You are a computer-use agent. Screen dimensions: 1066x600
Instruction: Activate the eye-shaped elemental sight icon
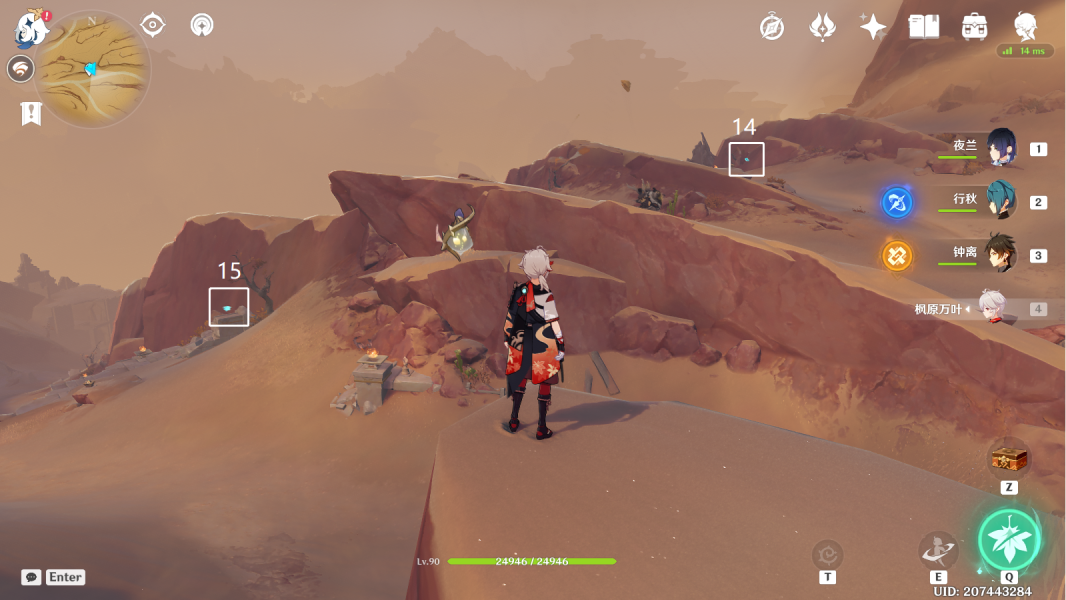[153, 25]
